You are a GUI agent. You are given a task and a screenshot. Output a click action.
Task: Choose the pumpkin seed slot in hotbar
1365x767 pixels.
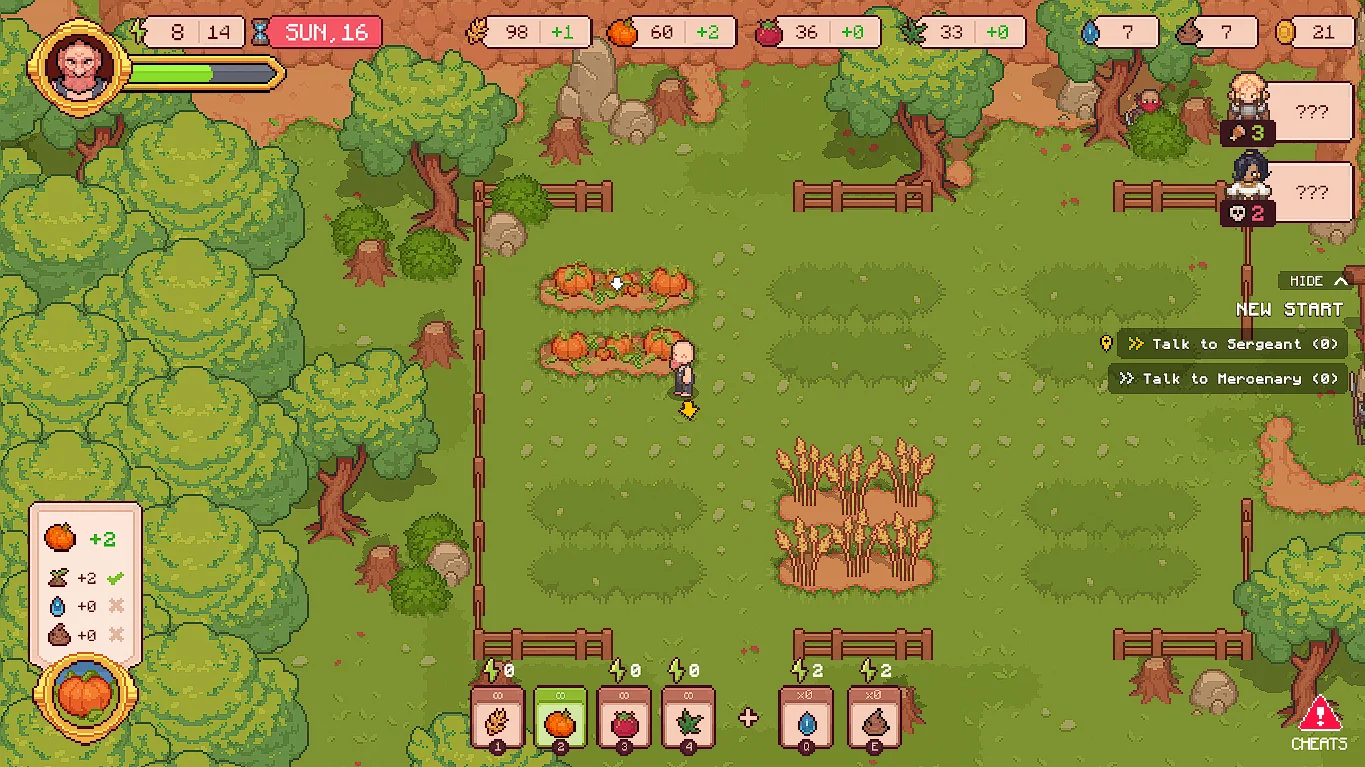[x=560, y=718]
